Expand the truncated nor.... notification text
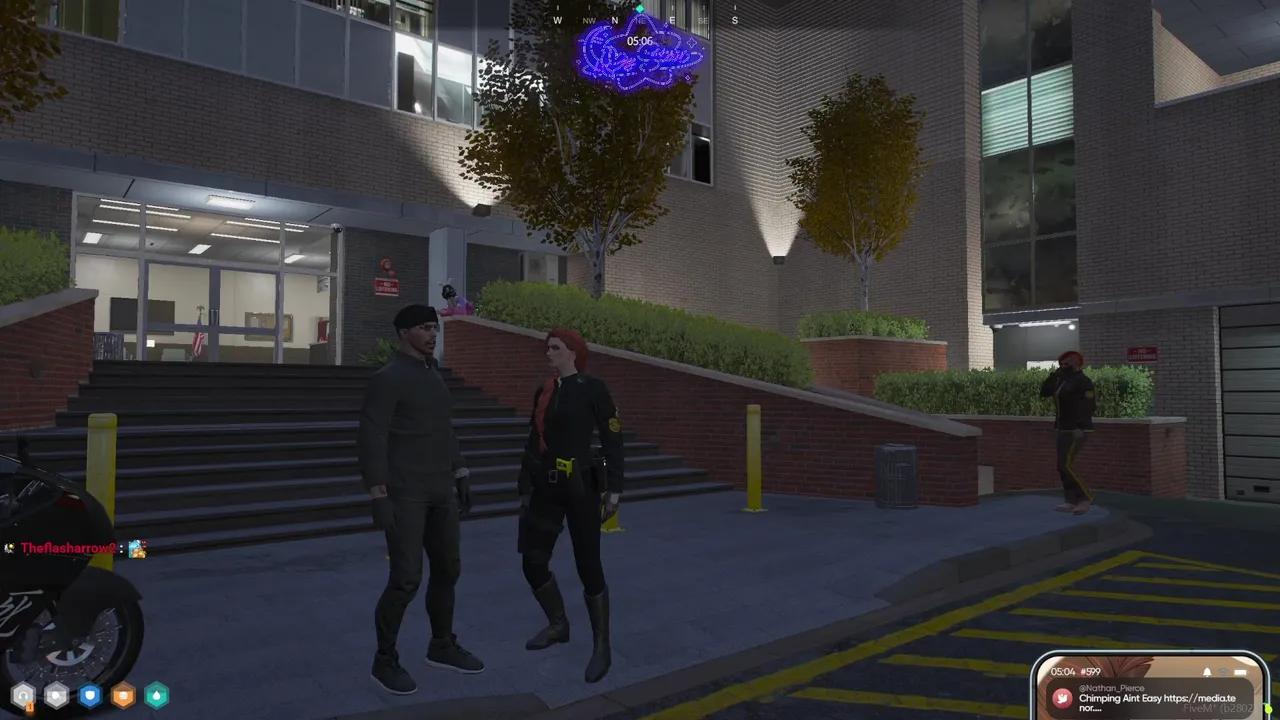 [x=1090, y=708]
